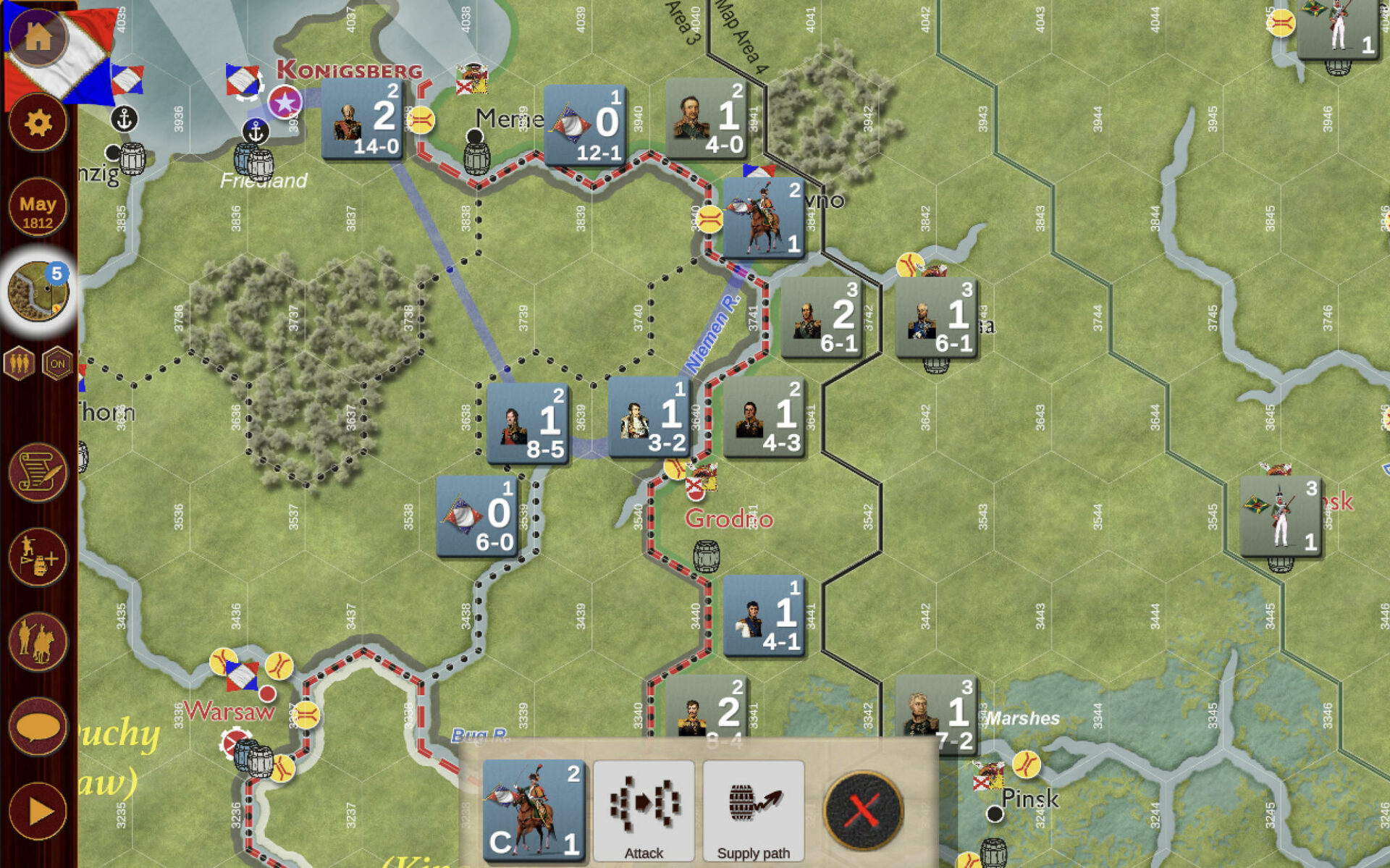Open the scroll orders/log icon in sidebar
Image resolution: width=1390 pixels, height=868 pixels.
pos(38,472)
